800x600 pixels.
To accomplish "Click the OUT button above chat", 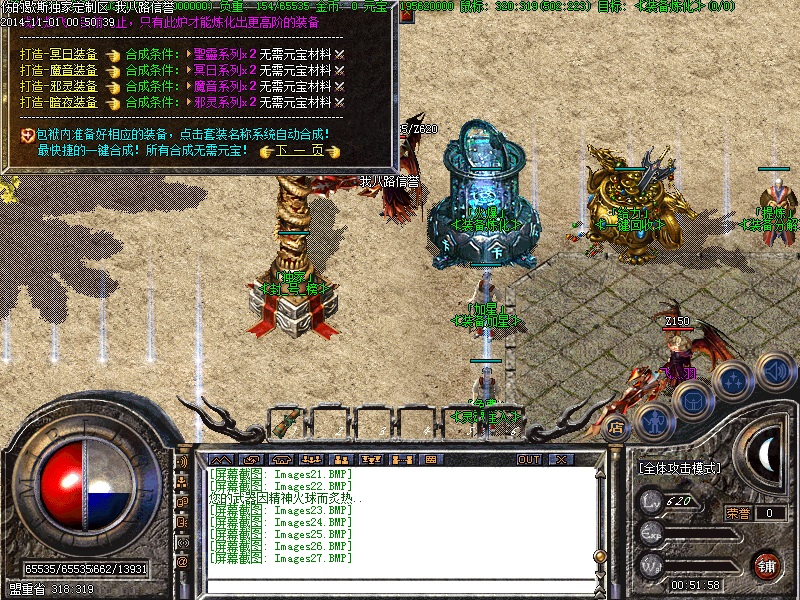I will click(529, 460).
